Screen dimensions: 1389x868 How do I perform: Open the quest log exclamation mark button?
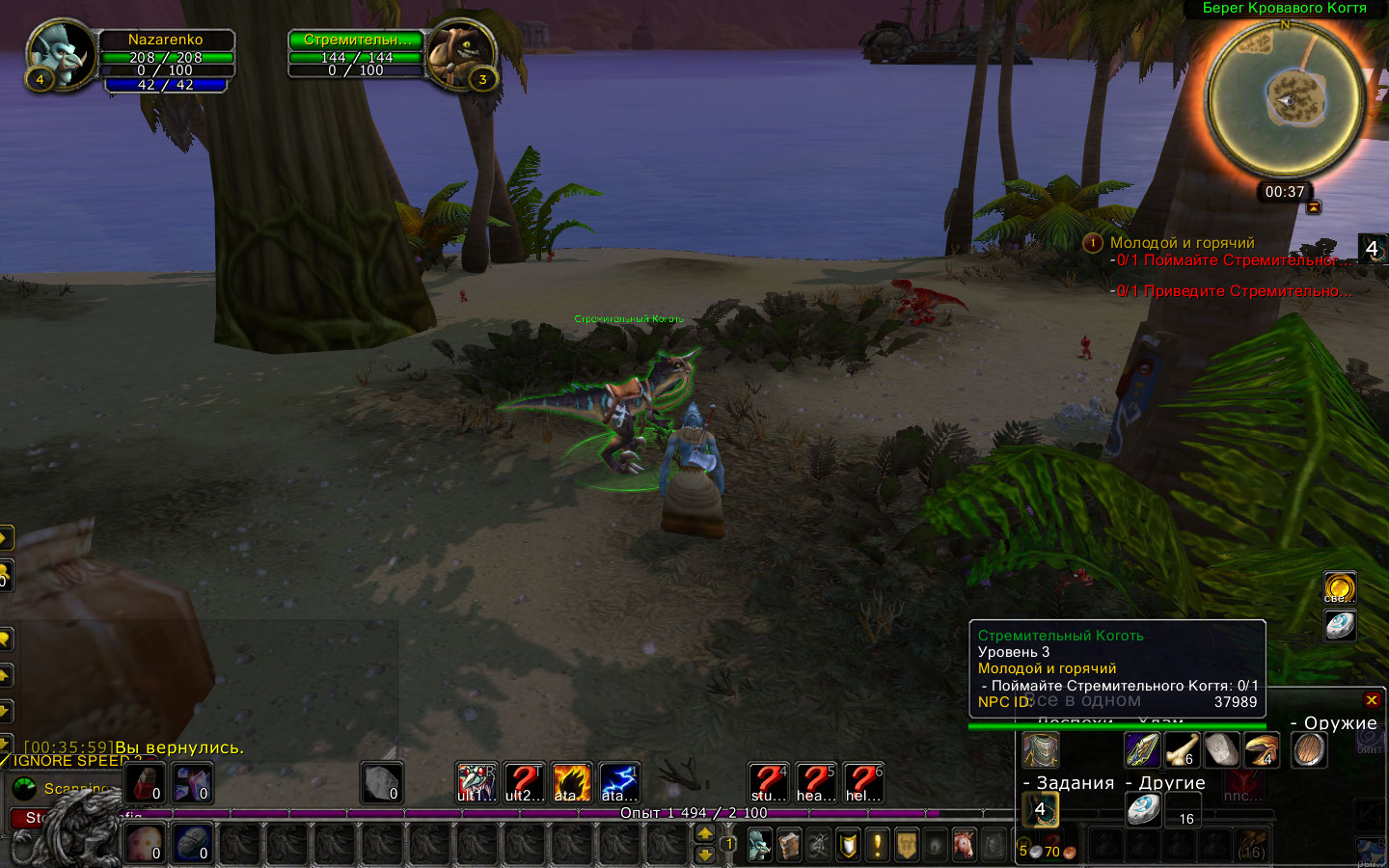[x=877, y=846]
